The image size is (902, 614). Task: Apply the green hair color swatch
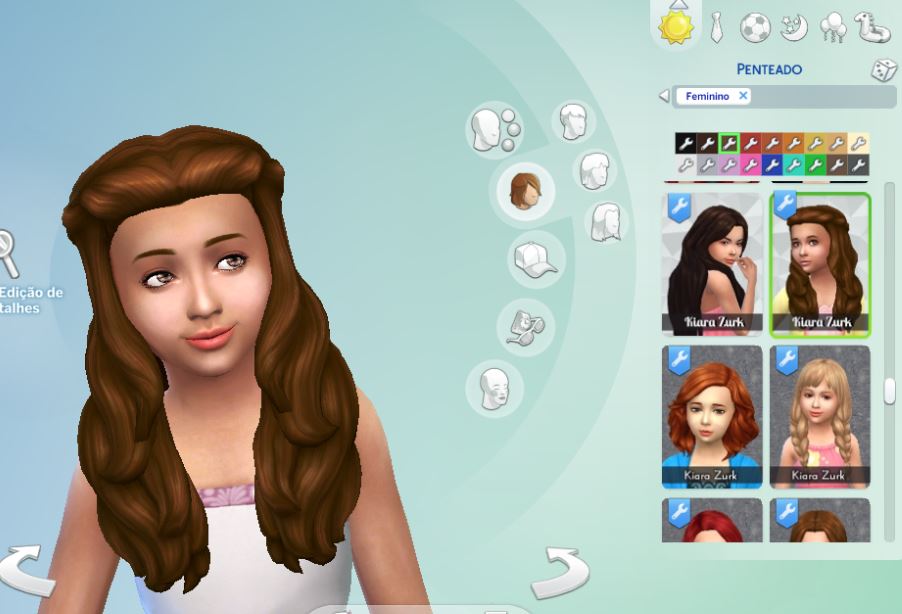815,165
